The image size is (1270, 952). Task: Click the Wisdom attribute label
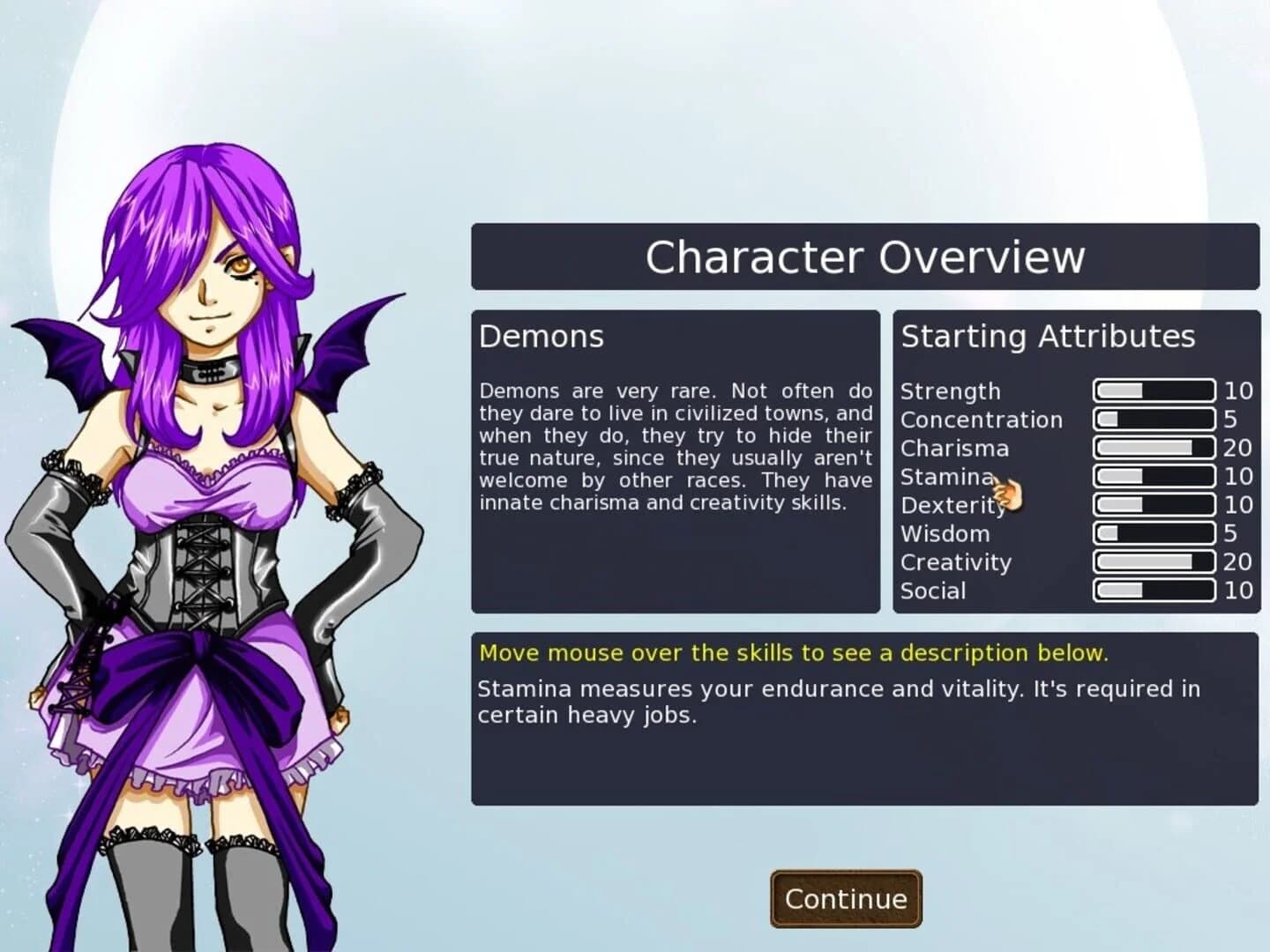[945, 533]
